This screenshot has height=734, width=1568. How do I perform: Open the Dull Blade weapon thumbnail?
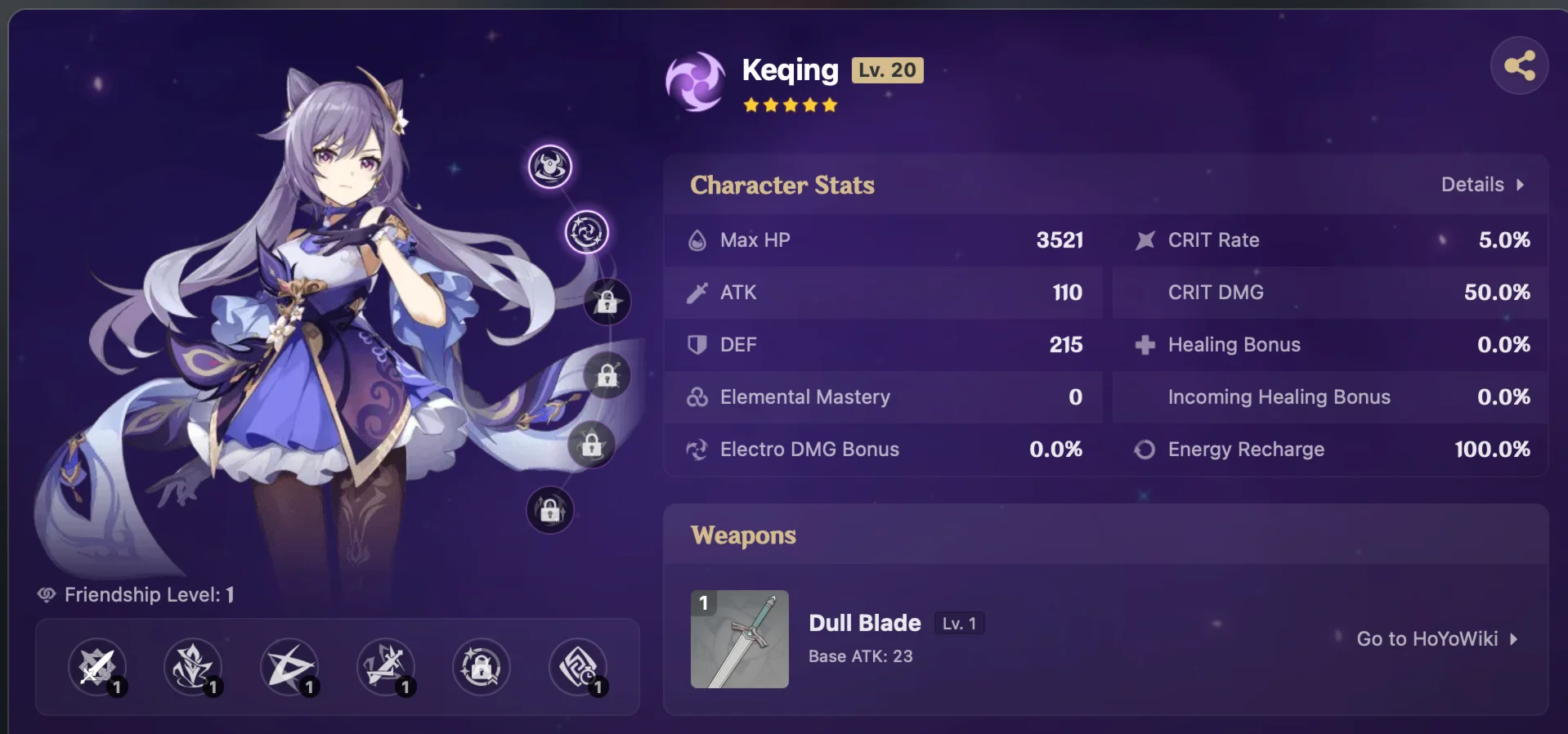pos(738,639)
